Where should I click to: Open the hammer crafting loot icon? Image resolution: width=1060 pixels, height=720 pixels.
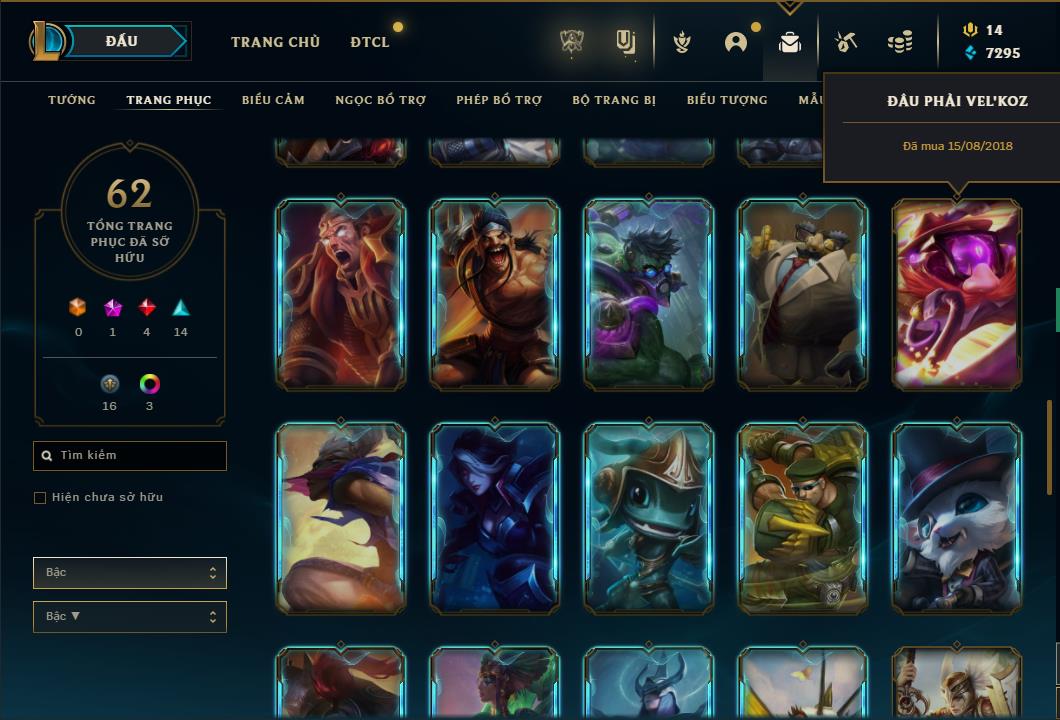846,42
